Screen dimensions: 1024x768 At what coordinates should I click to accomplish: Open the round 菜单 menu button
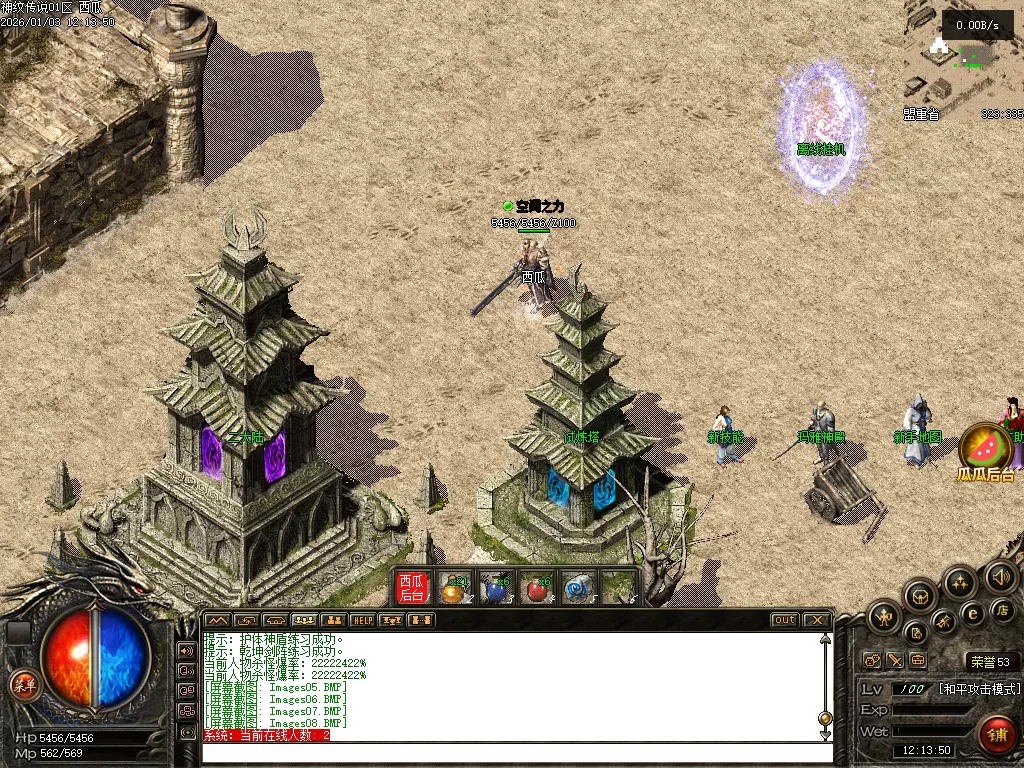tap(22, 685)
